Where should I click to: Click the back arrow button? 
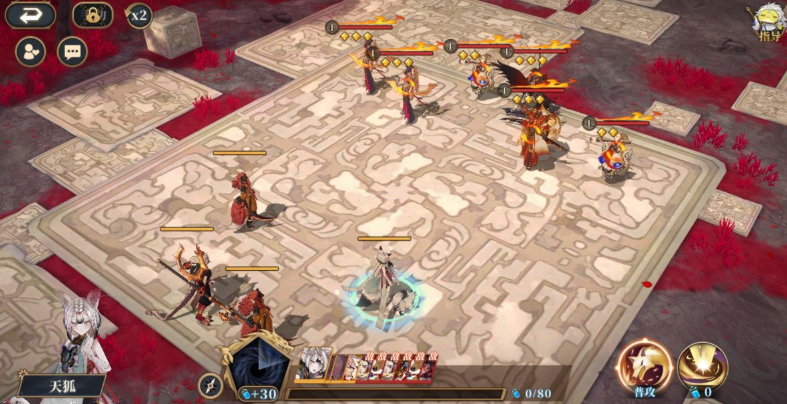point(30,15)
